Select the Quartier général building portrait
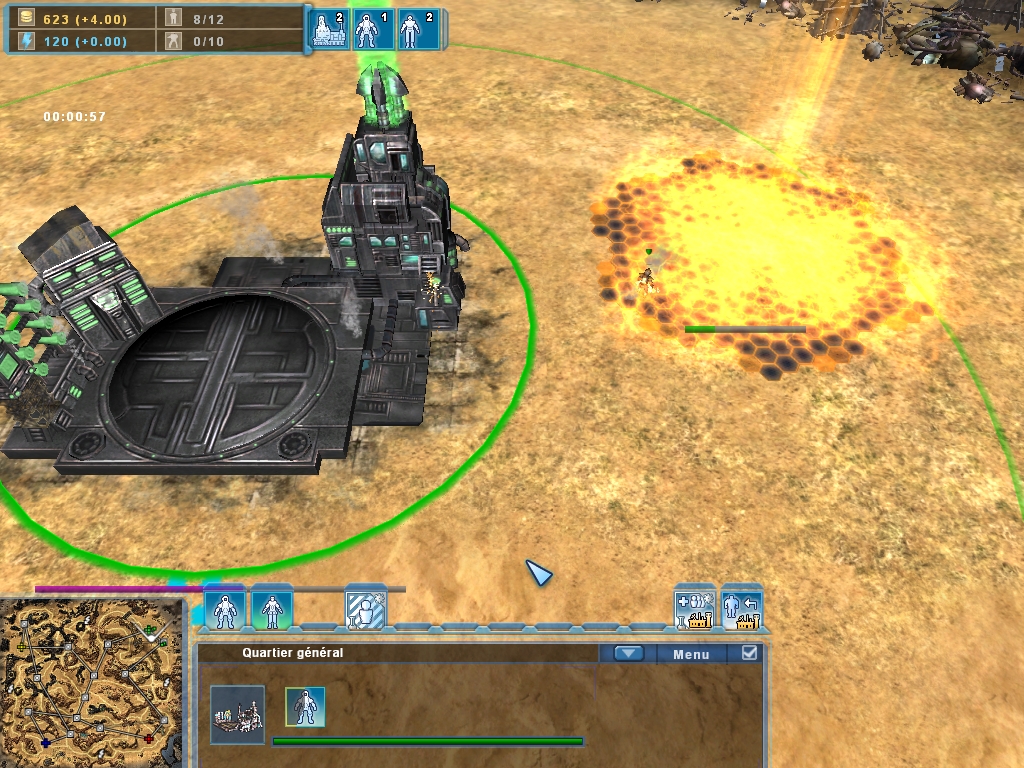1024x768 pixels. pyautogui.click(x=237, y=714)
